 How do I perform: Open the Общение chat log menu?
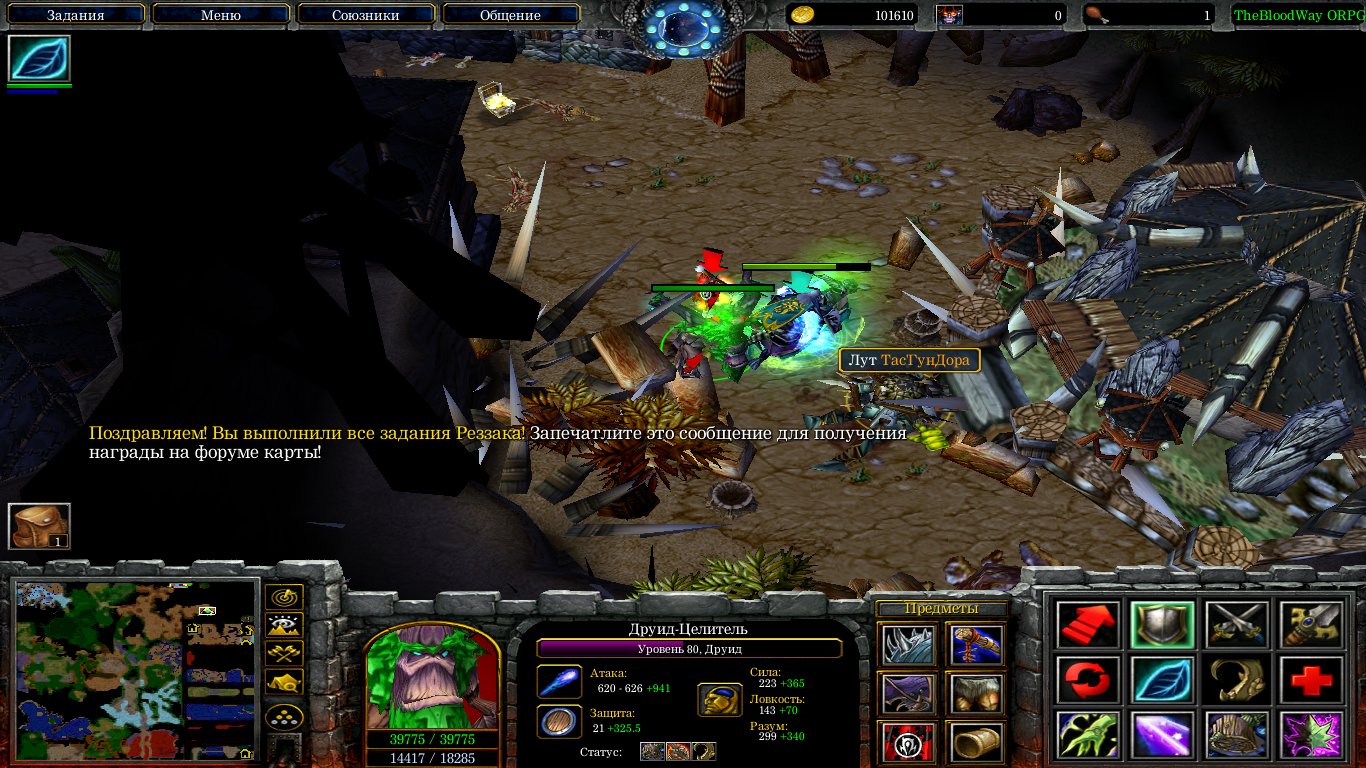pos(510,15)
